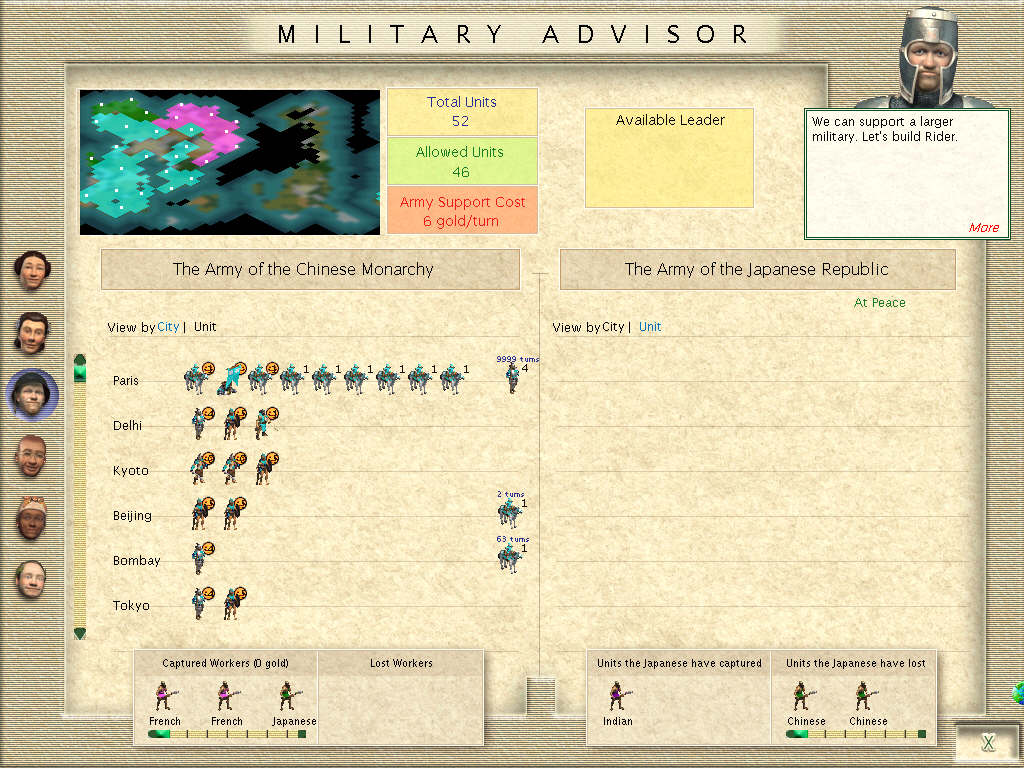This screenshot has height=768, width=1024.
Task: Switch Chinese army view to Unit
Action: [205, 327]
